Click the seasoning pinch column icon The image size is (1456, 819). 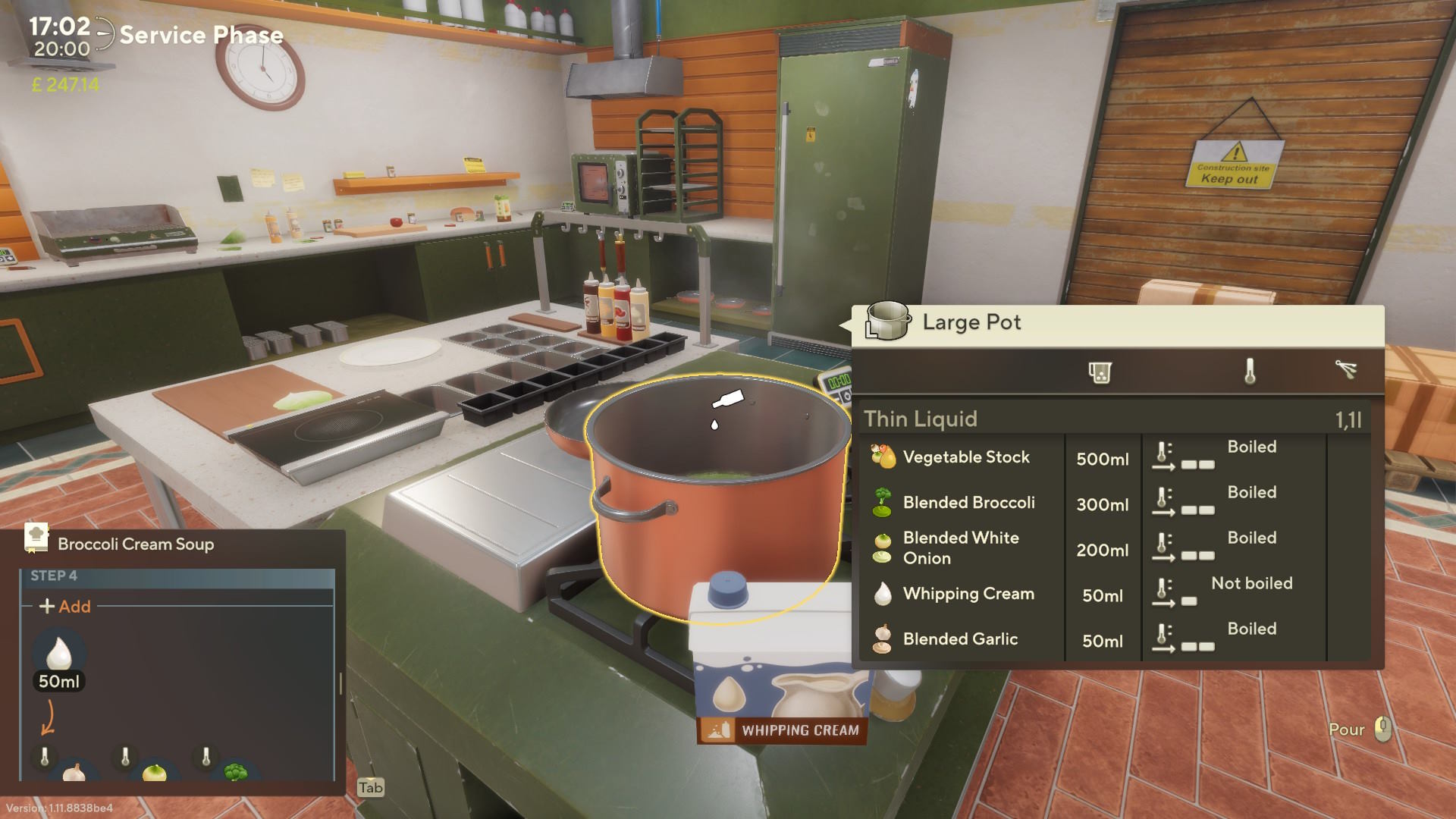coord(1346,370)
